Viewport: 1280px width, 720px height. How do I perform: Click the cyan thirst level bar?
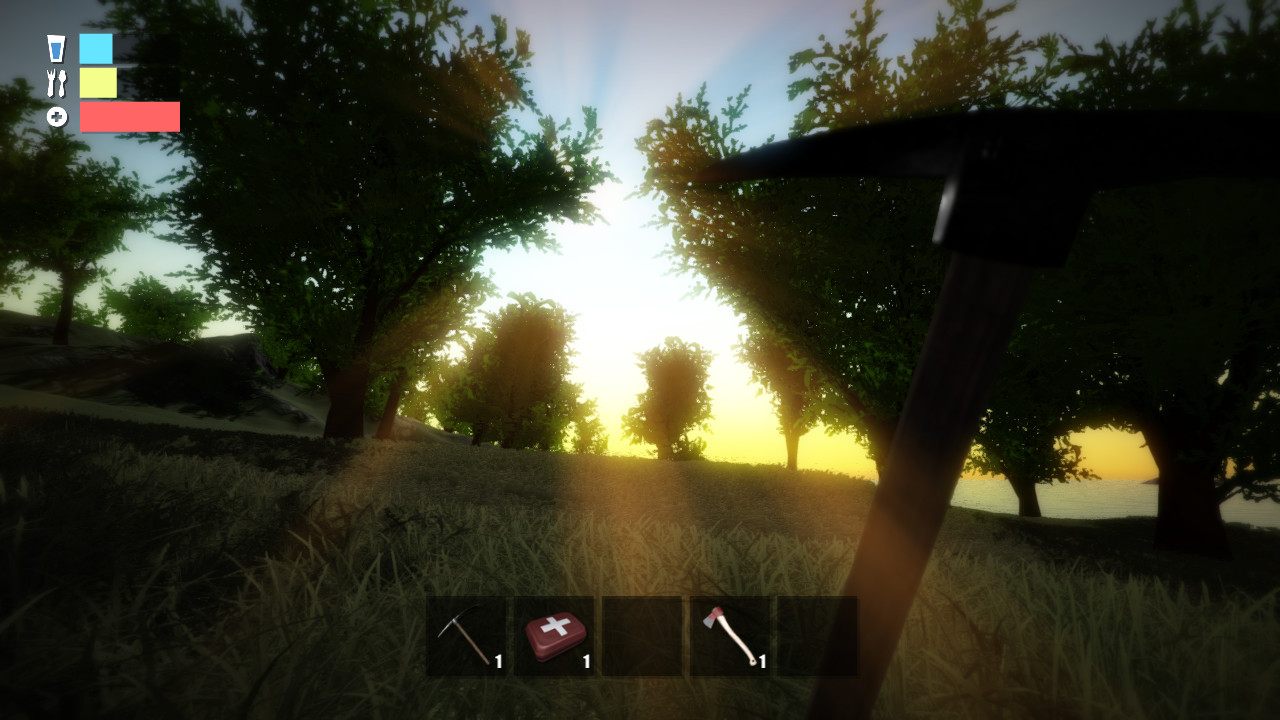pyautogui.click(x=95, y=48)
